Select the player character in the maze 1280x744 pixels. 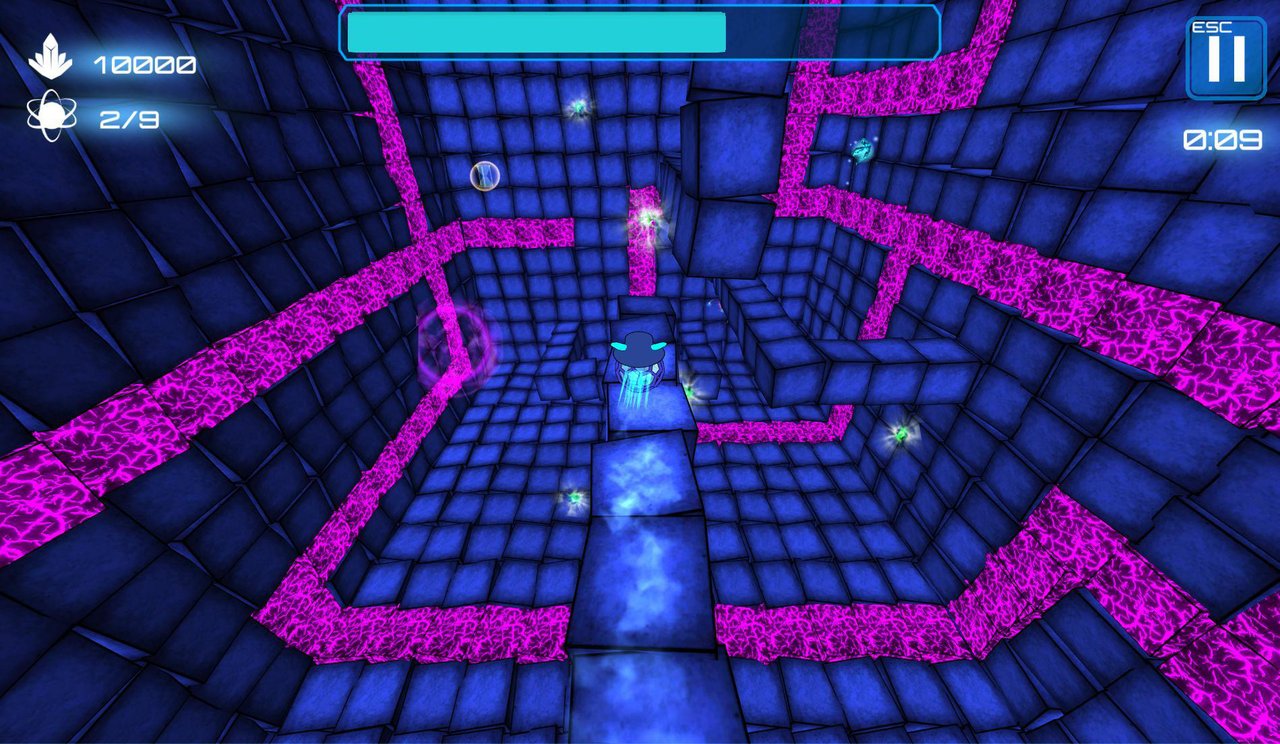[641, 355]
